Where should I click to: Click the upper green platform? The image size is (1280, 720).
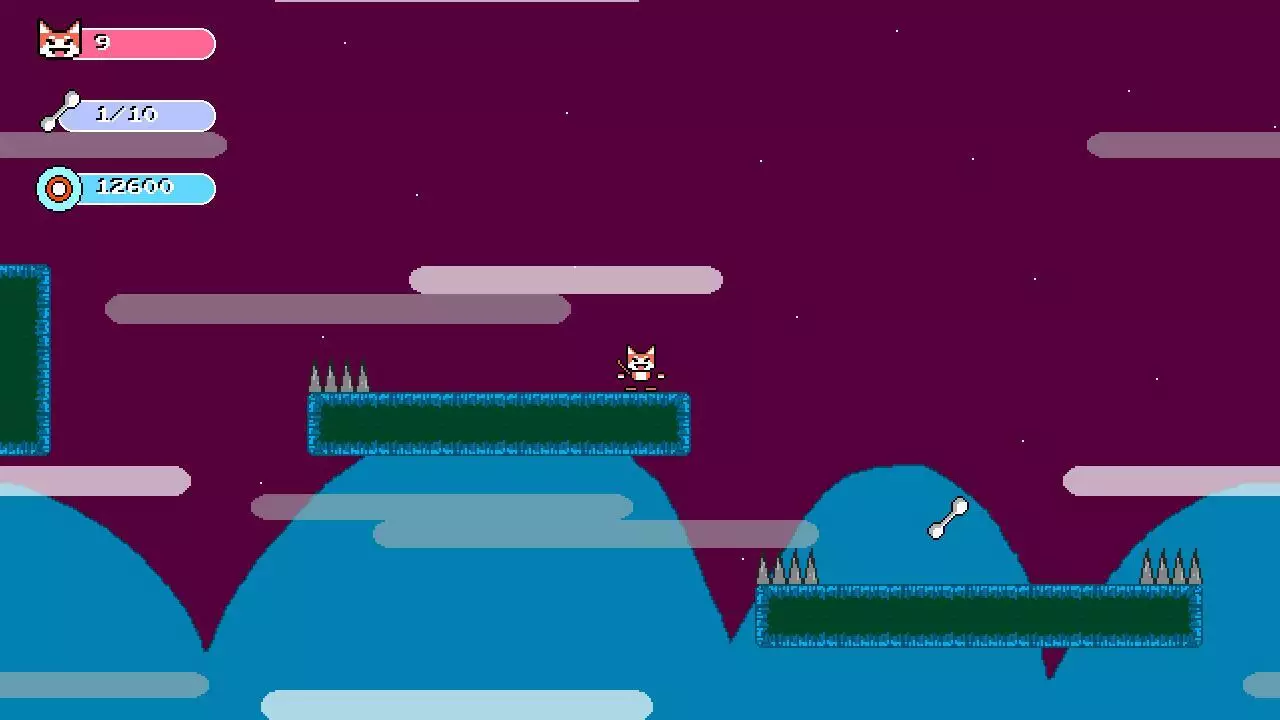coord(498,423)
